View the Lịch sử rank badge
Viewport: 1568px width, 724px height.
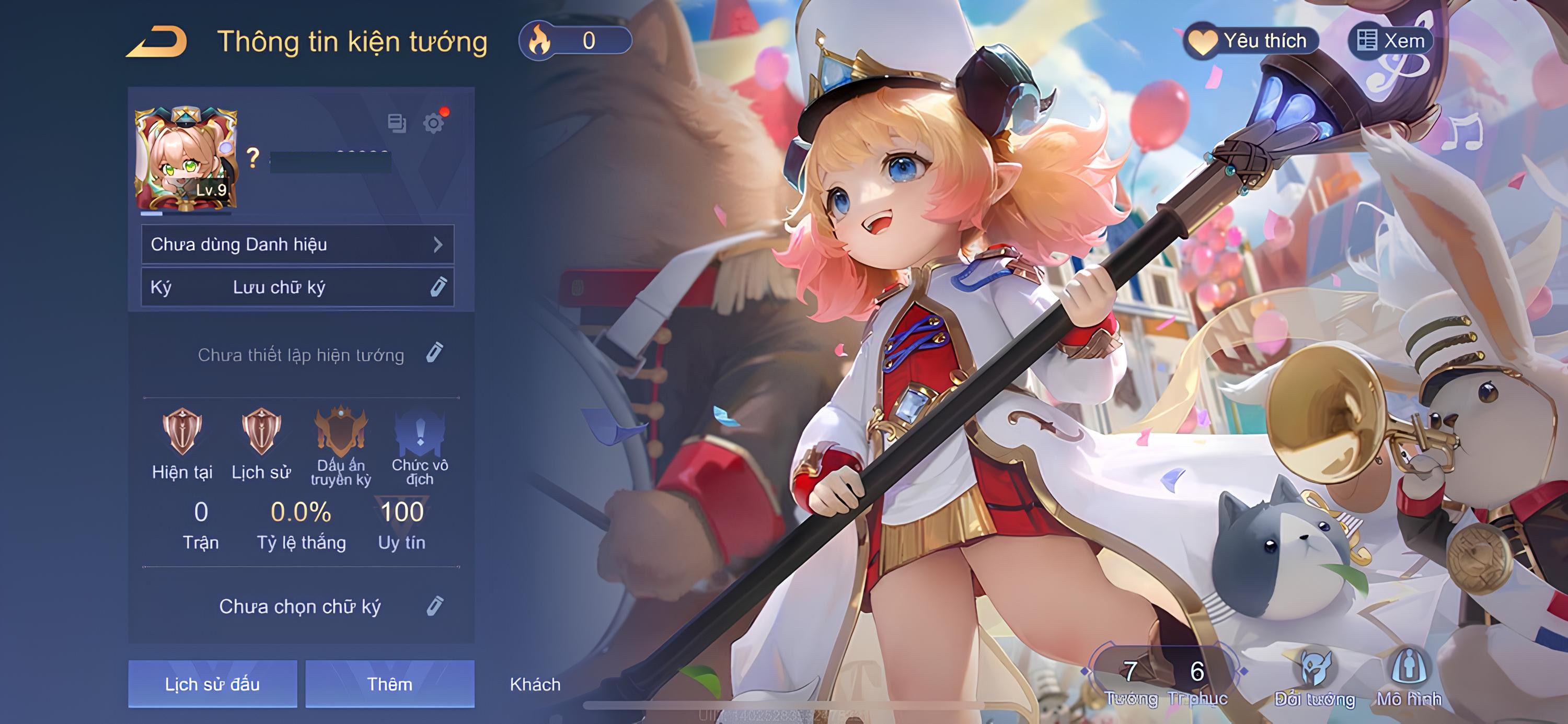pyautogui.click(x=261, y=432)
